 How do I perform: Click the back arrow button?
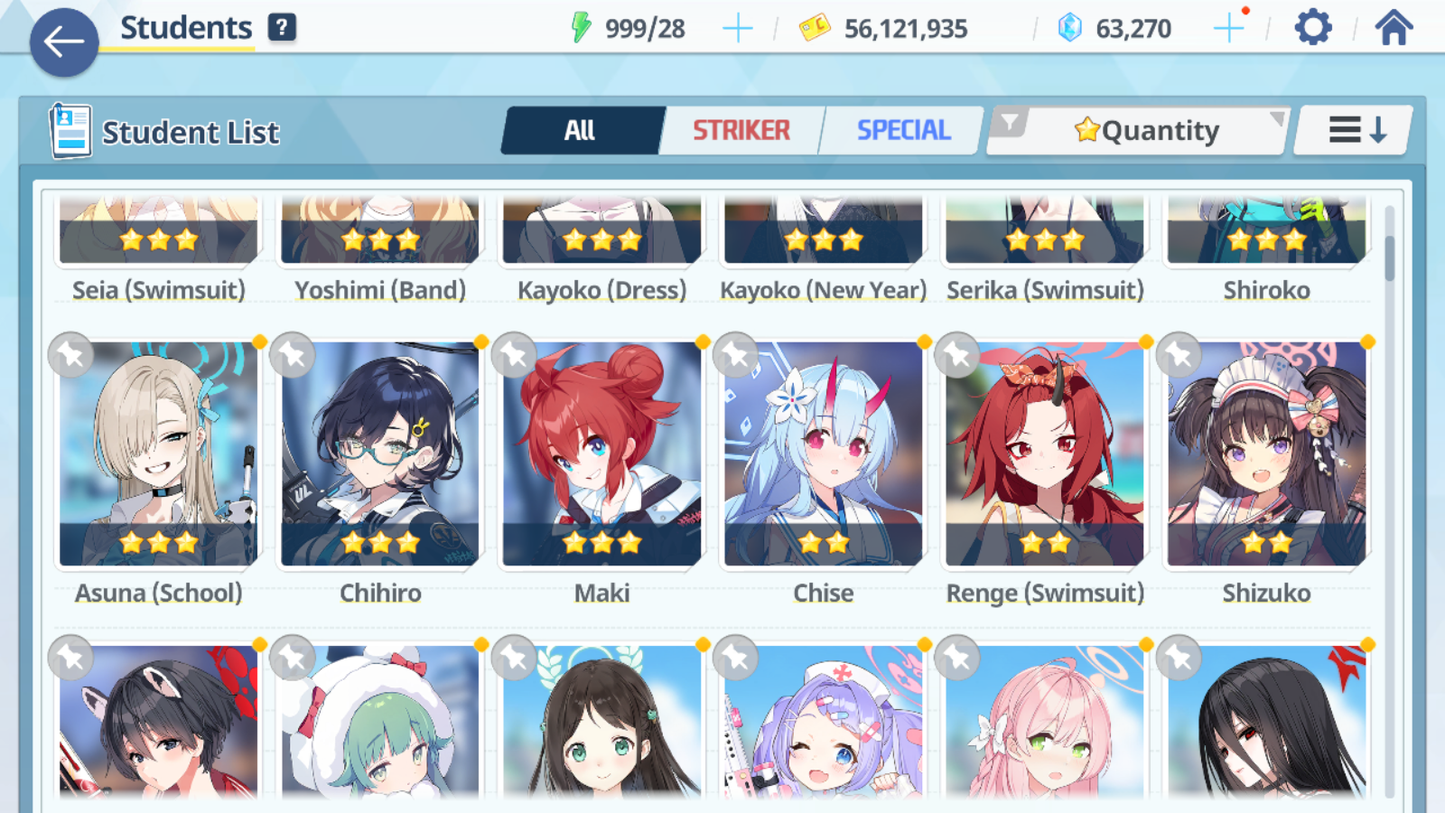tap(63, 42)
